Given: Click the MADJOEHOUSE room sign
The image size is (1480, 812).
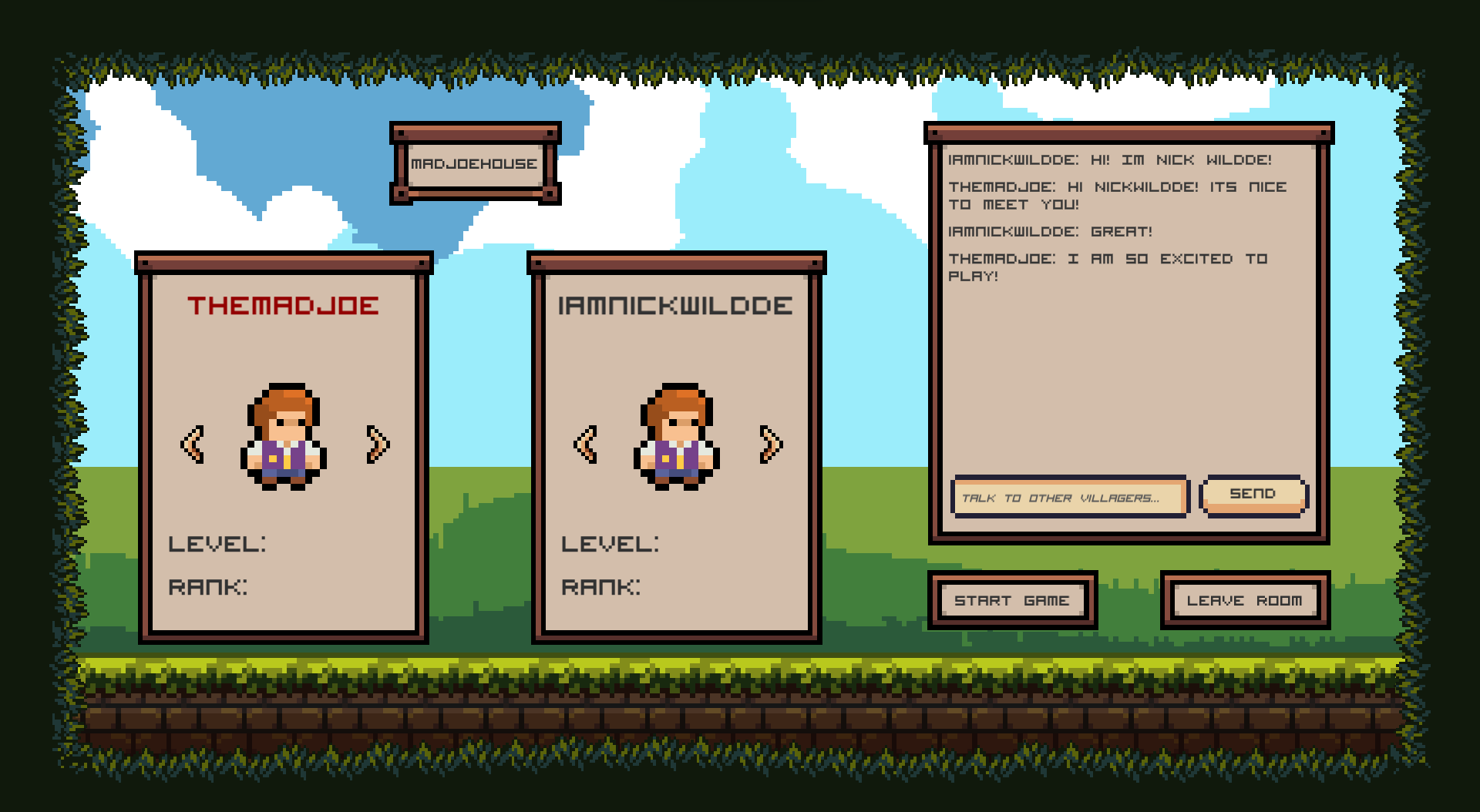Looking at the screenshot, I should click(x=476, y=163).
